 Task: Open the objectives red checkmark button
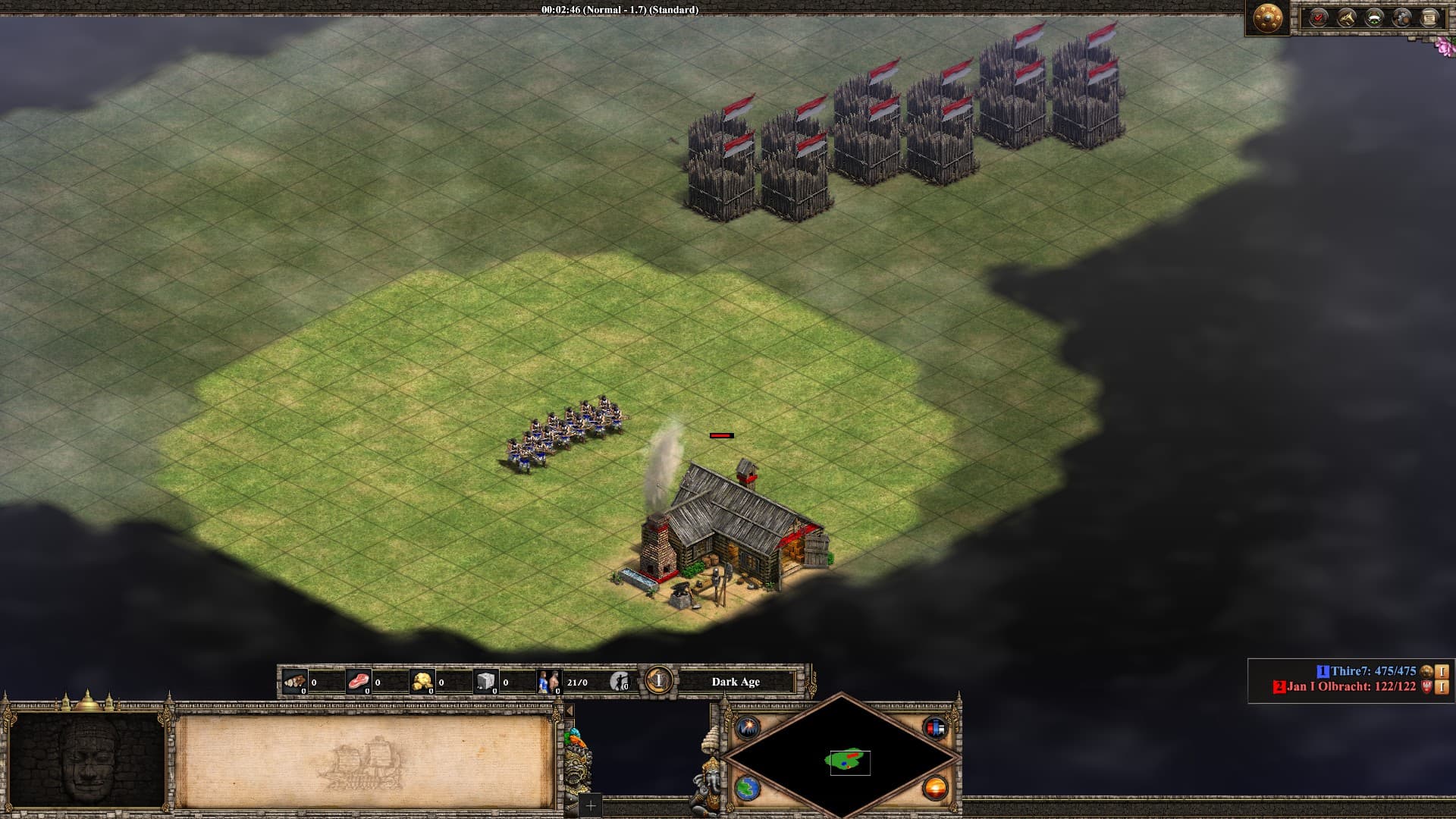tap(1319, 17)
